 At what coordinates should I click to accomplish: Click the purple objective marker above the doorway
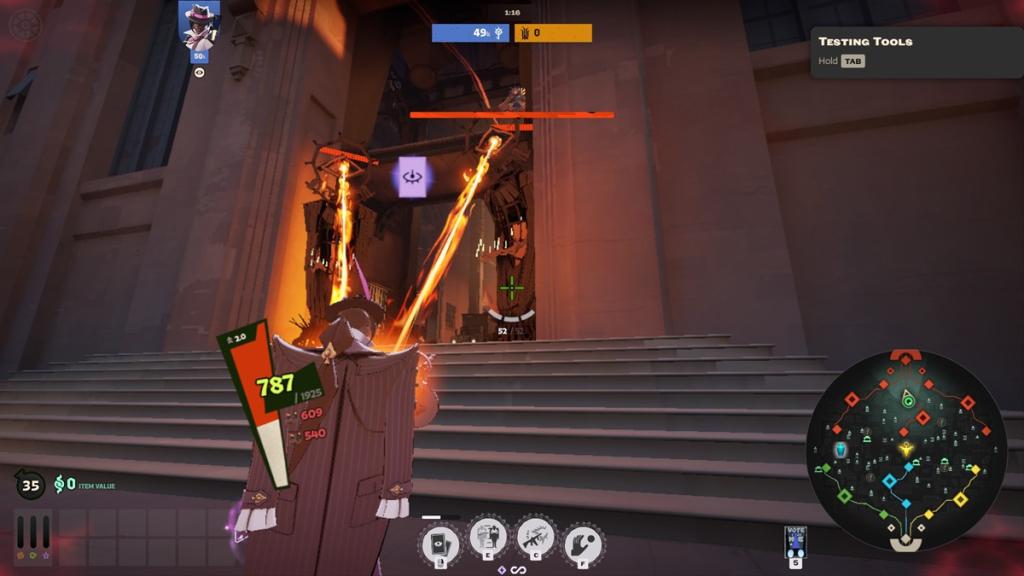(x=412, y=177)
